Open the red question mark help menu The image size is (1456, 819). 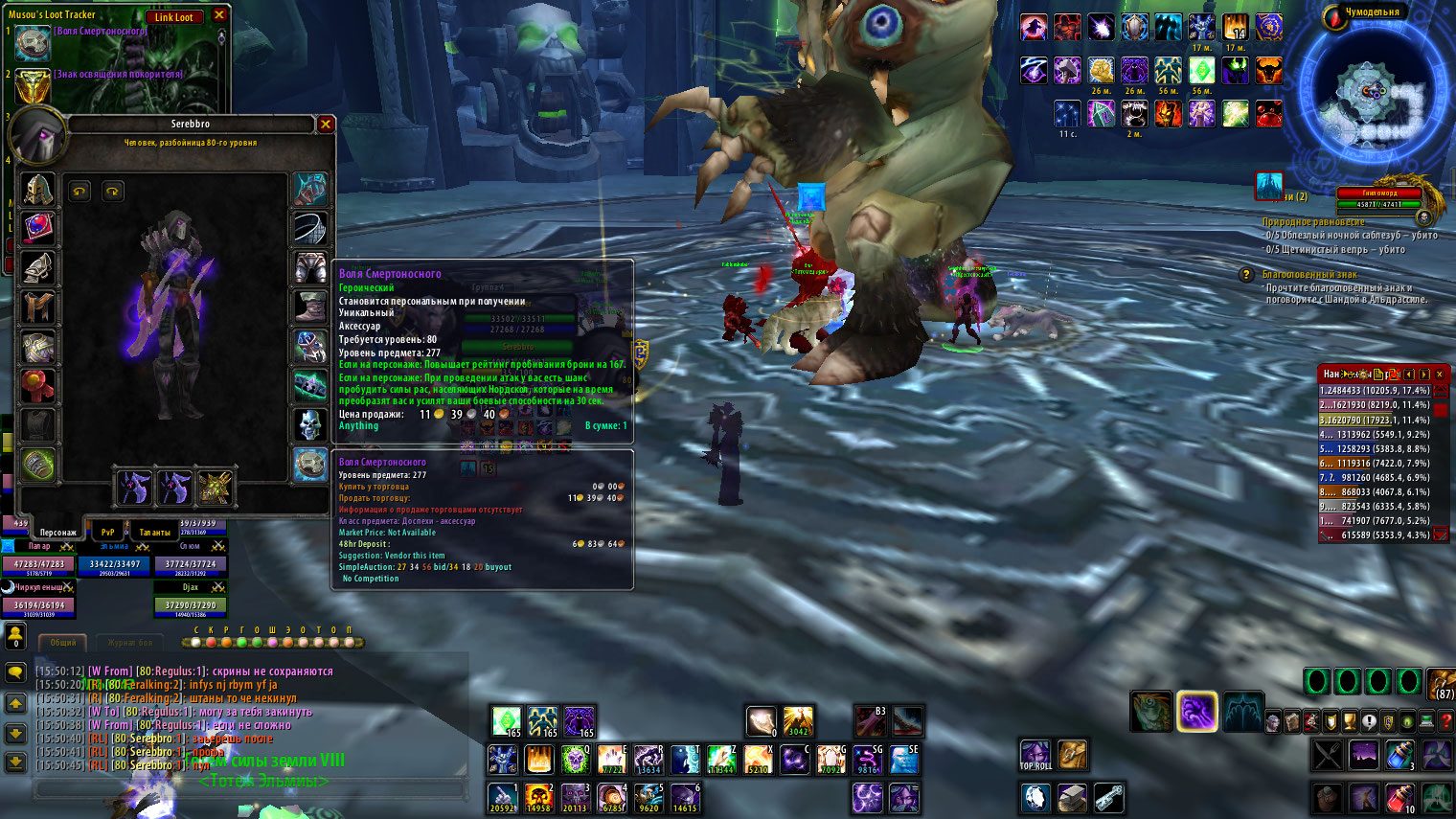click(1446, 721)
